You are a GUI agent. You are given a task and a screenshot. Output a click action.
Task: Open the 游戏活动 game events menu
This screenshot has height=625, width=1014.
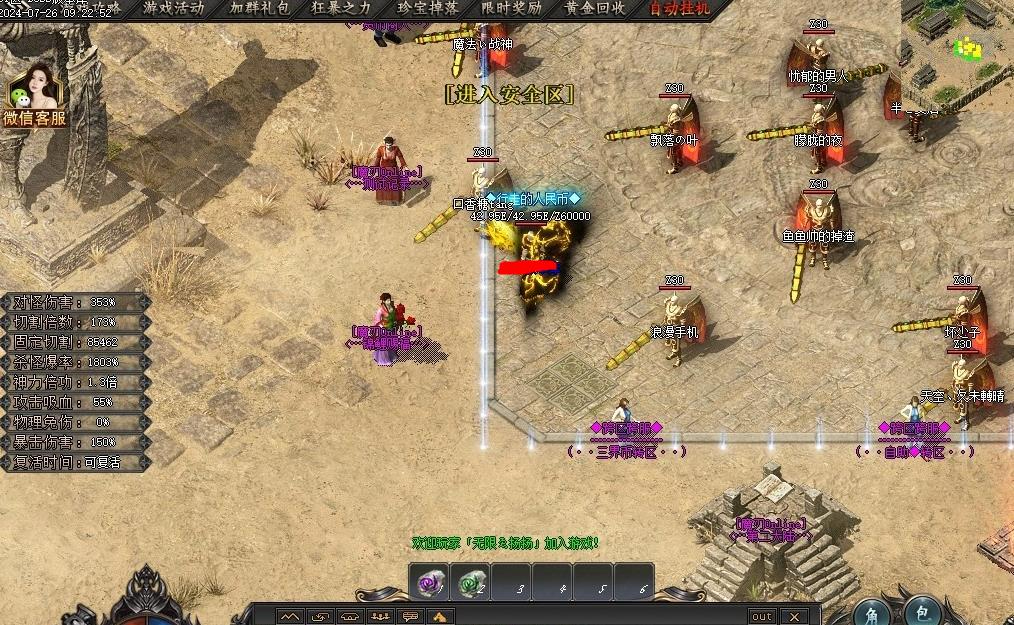point(174,8)
